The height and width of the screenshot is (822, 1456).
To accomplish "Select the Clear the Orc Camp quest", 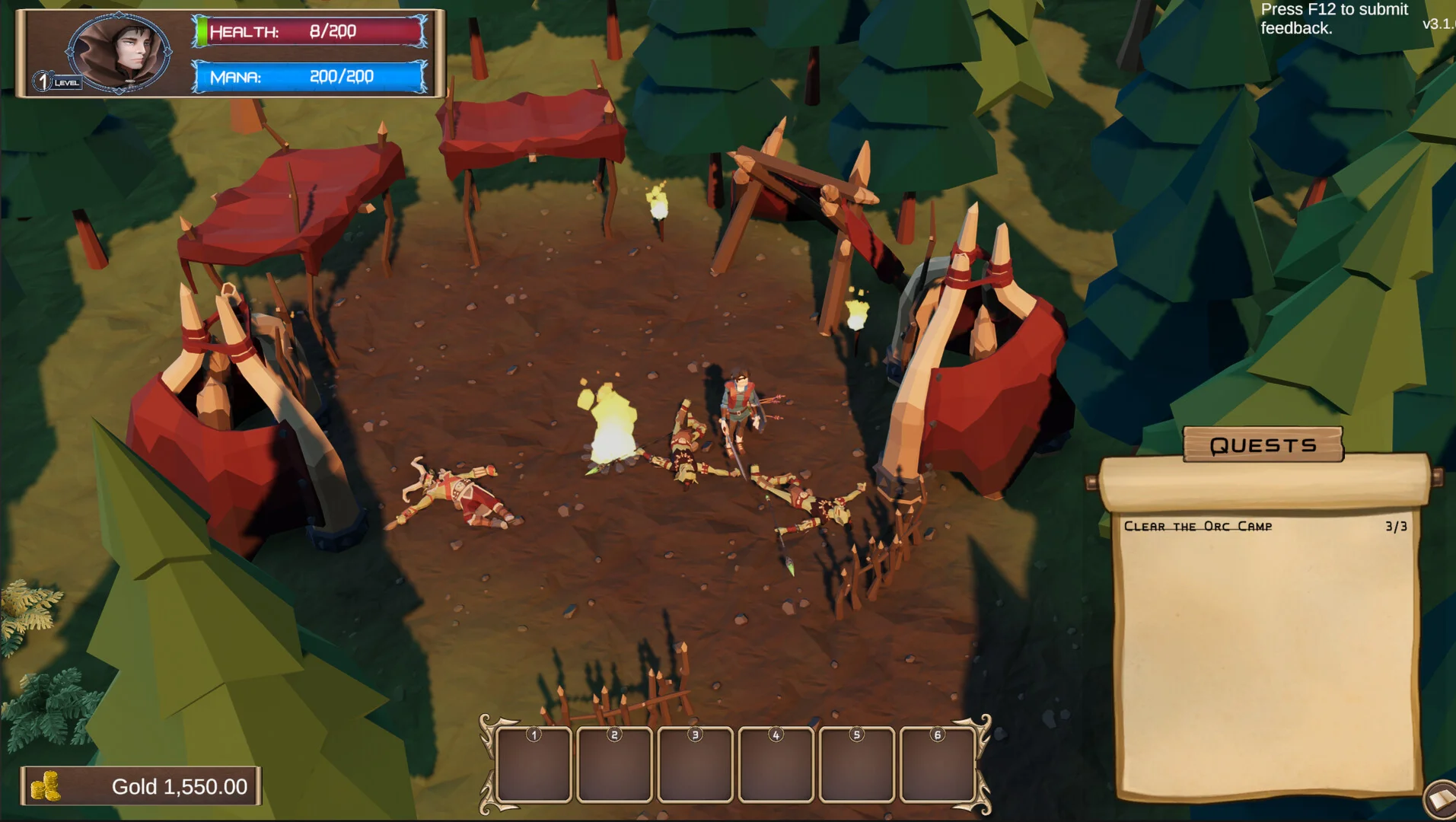I will coord(1198,527).
